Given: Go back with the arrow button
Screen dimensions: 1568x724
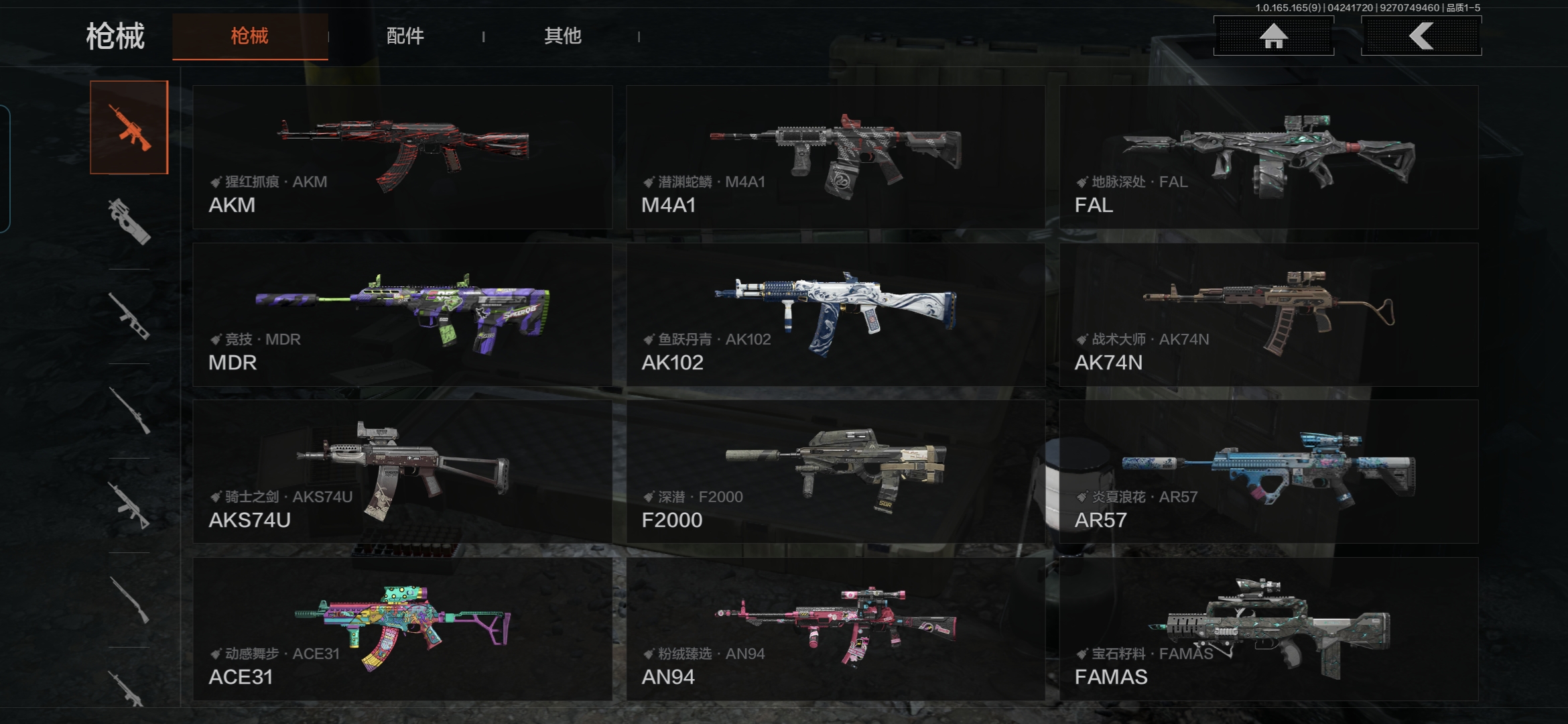Looking at the screenshot, I should point(1421,36).
